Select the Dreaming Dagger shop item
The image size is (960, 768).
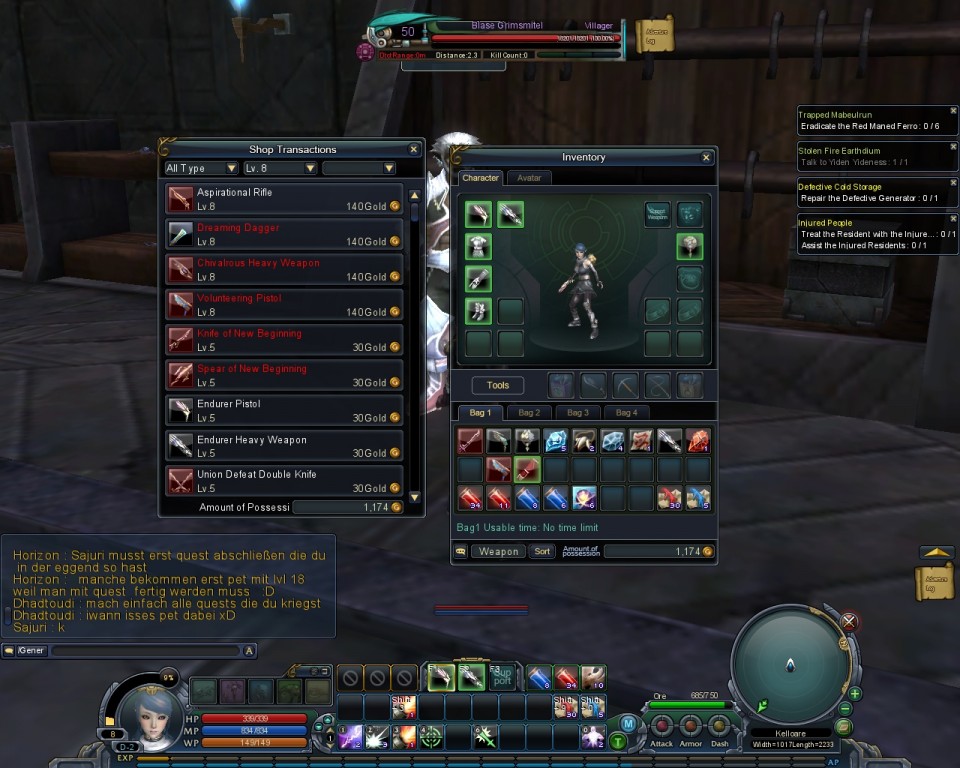tap(284, 234)
